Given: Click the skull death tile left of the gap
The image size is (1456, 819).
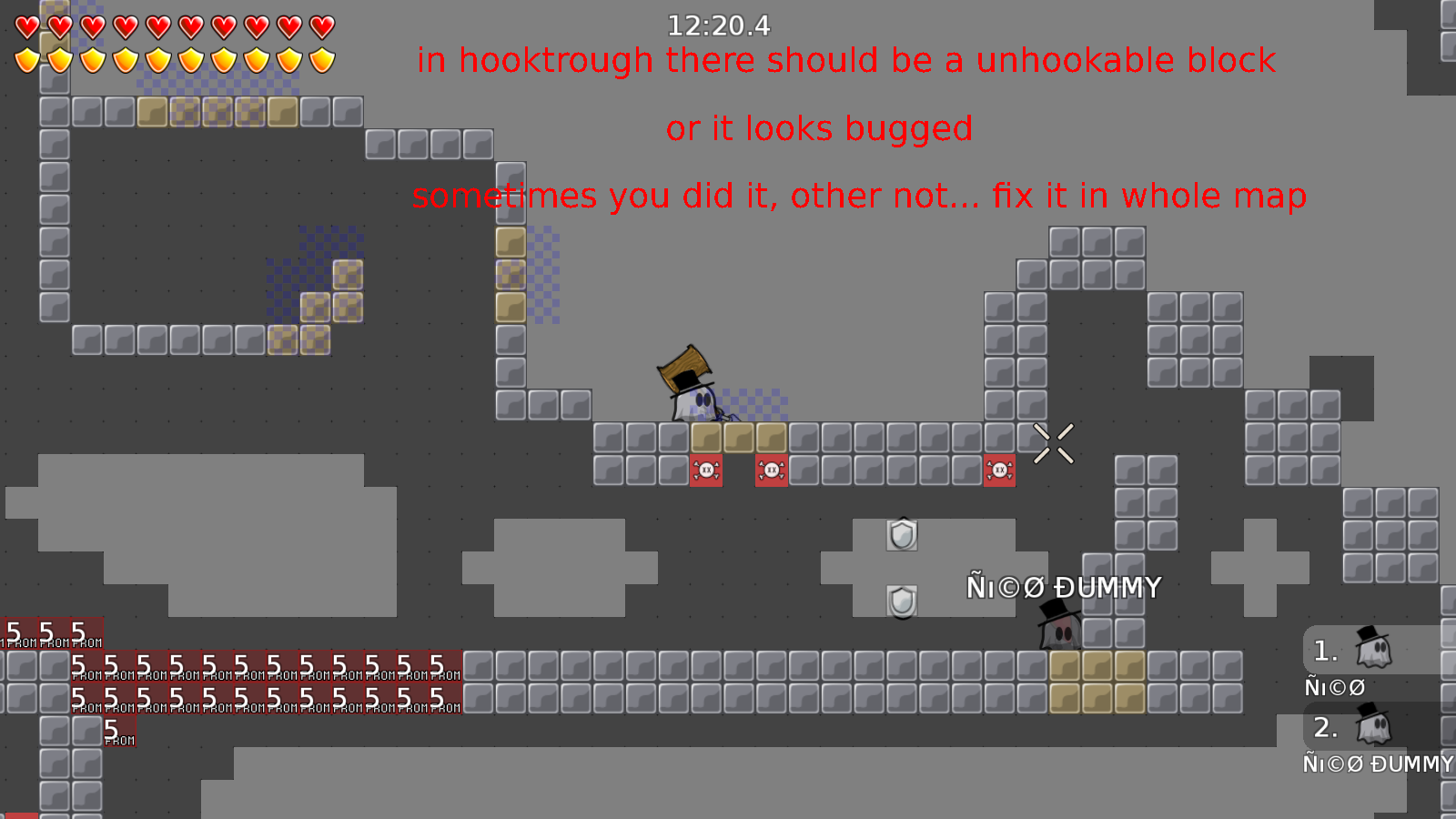Looking at the screenshot, I should (705, 470).
